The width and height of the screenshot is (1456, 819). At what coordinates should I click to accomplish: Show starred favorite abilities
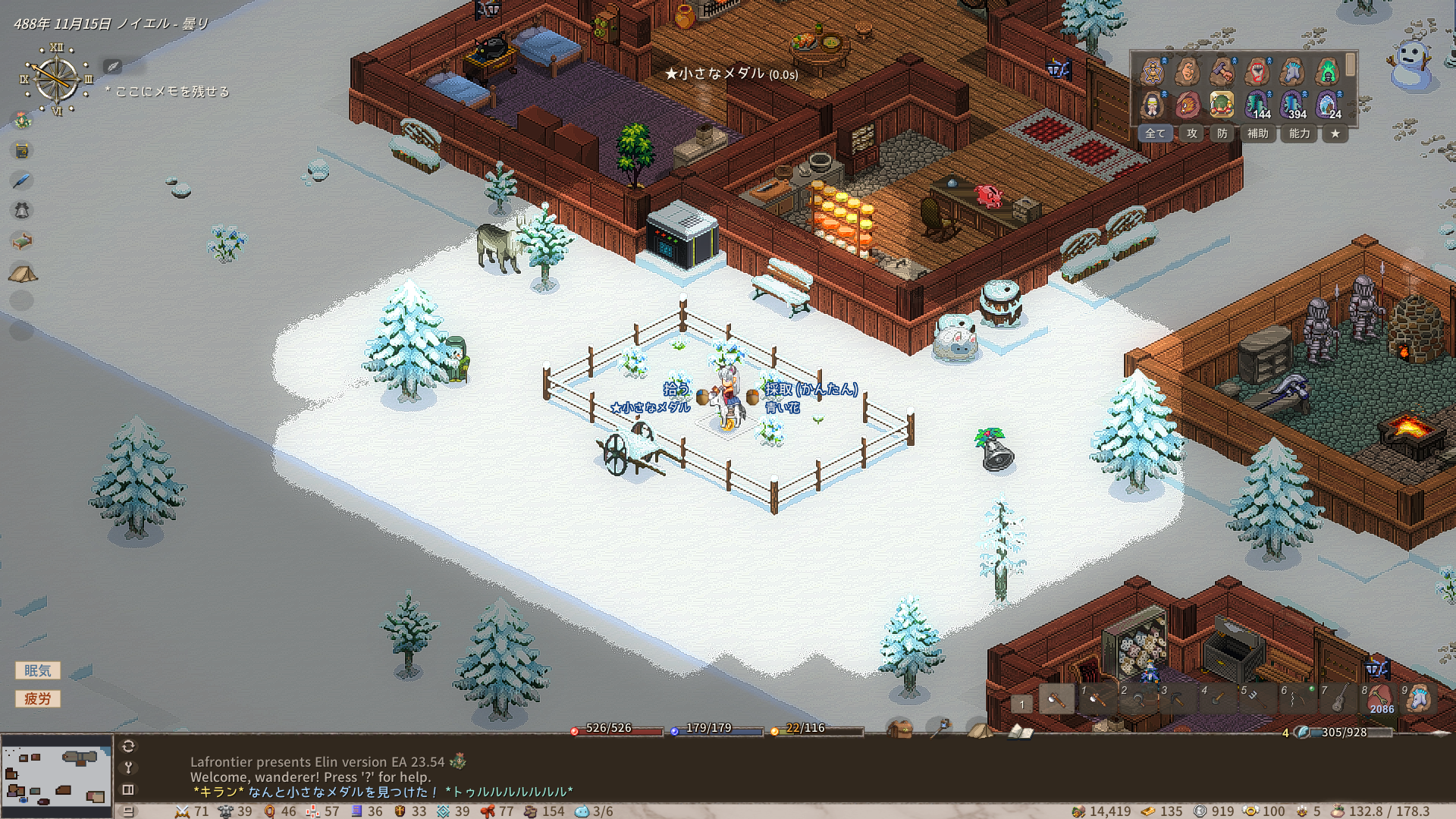pyautogui.click(x=1335, y=133)
